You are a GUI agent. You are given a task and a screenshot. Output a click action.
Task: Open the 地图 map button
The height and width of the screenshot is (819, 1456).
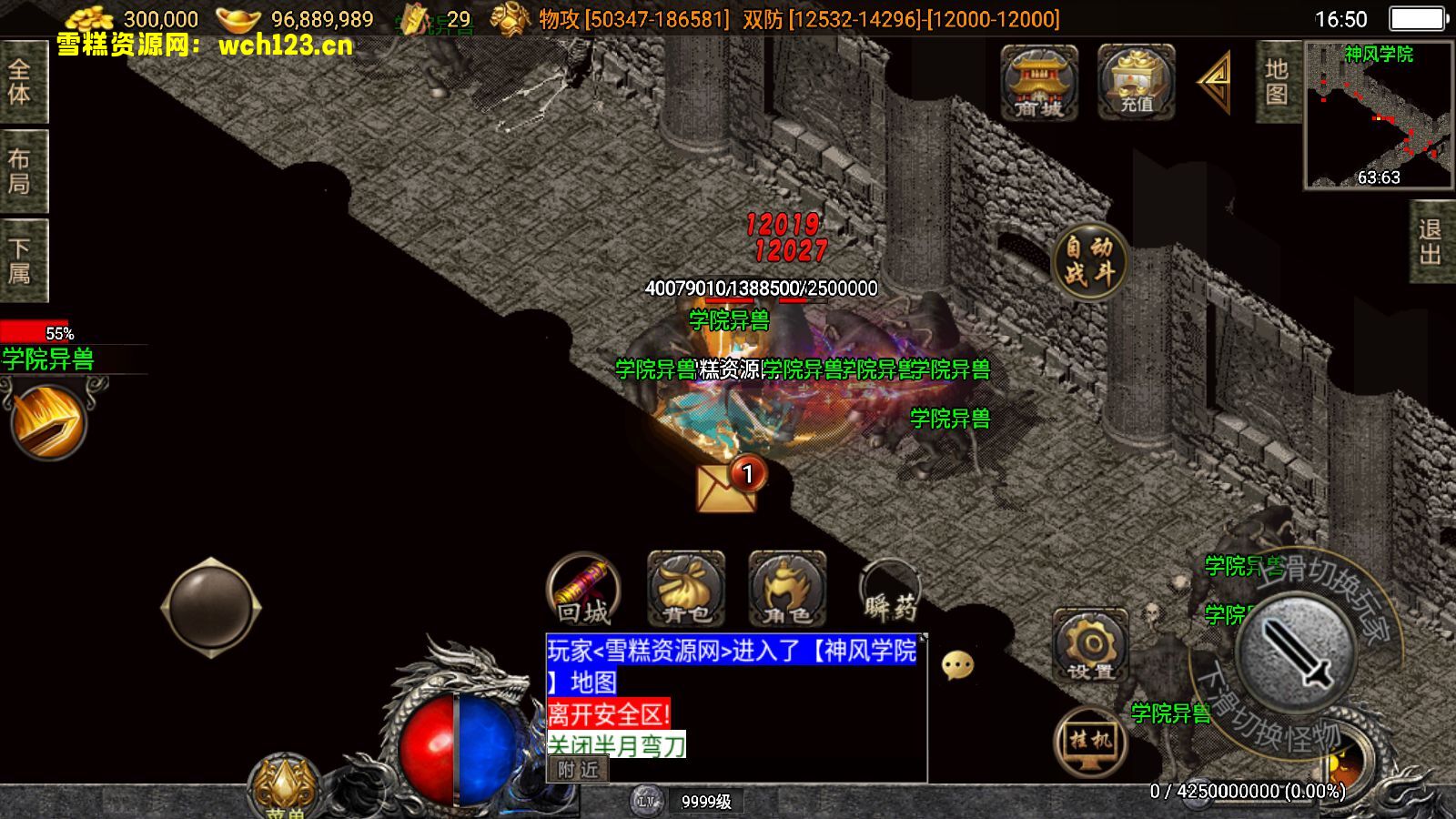[x=1277, y=82]
